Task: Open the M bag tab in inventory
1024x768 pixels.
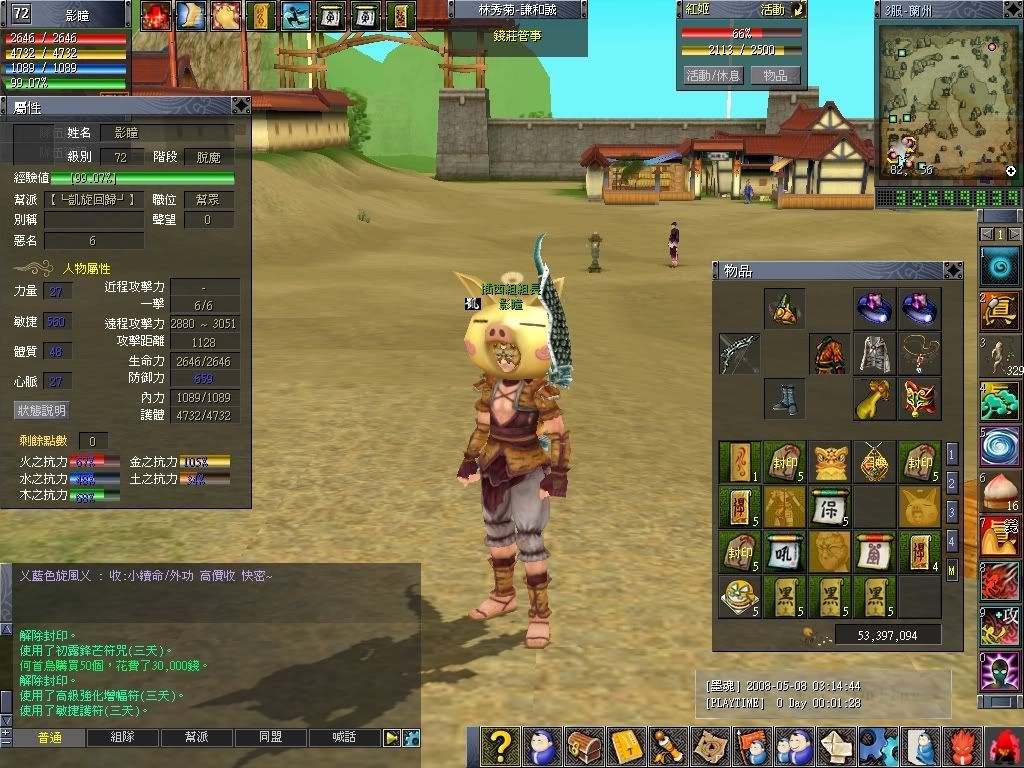Action: click(952, 571)
